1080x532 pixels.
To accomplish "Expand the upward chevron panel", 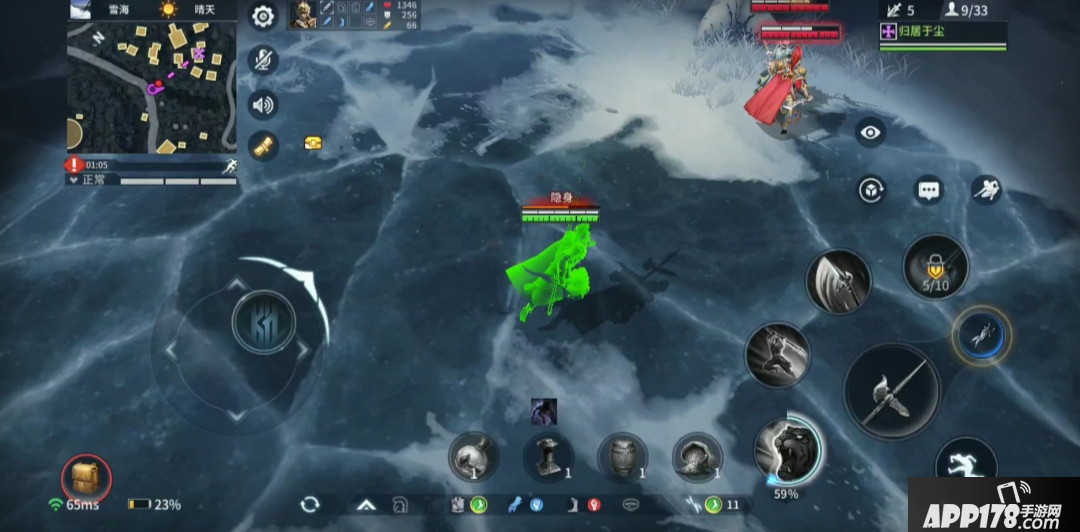I will pyautogui.click(x=364, y=505).
